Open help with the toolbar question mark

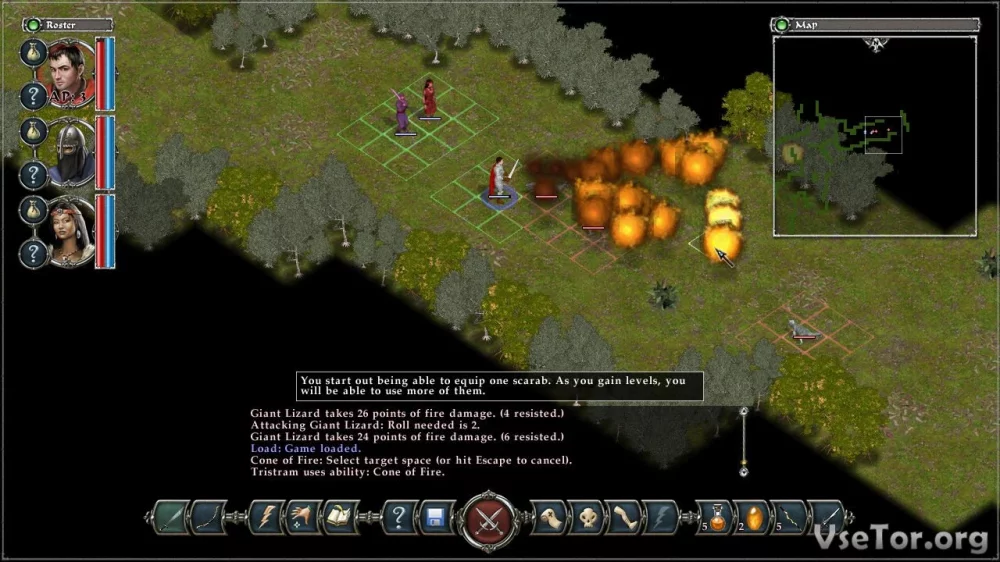(399, 518)
